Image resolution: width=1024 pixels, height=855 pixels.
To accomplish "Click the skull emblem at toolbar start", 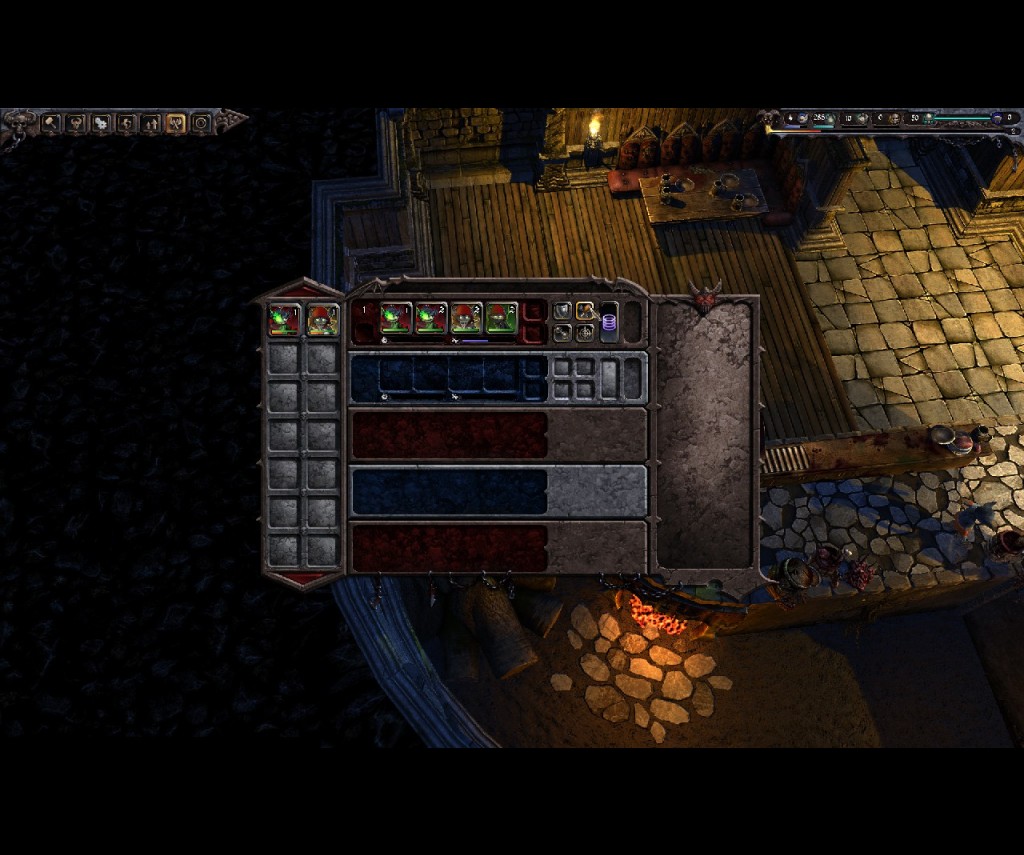I will pos(18,124).
